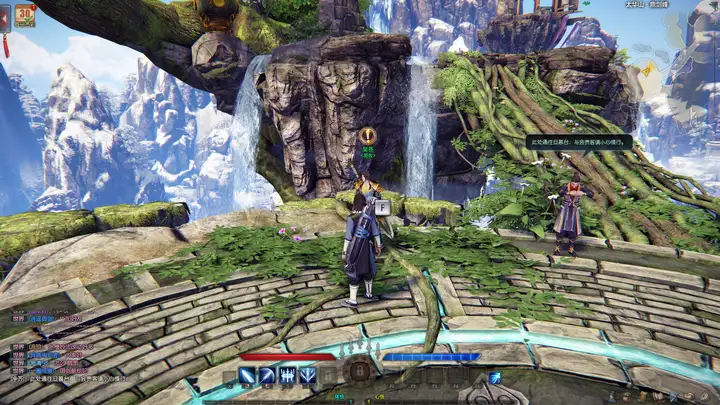Trigger the fan-shaped blade burst skill
Viewport: 720px width, 405px height.
click(x=308, y=376)
